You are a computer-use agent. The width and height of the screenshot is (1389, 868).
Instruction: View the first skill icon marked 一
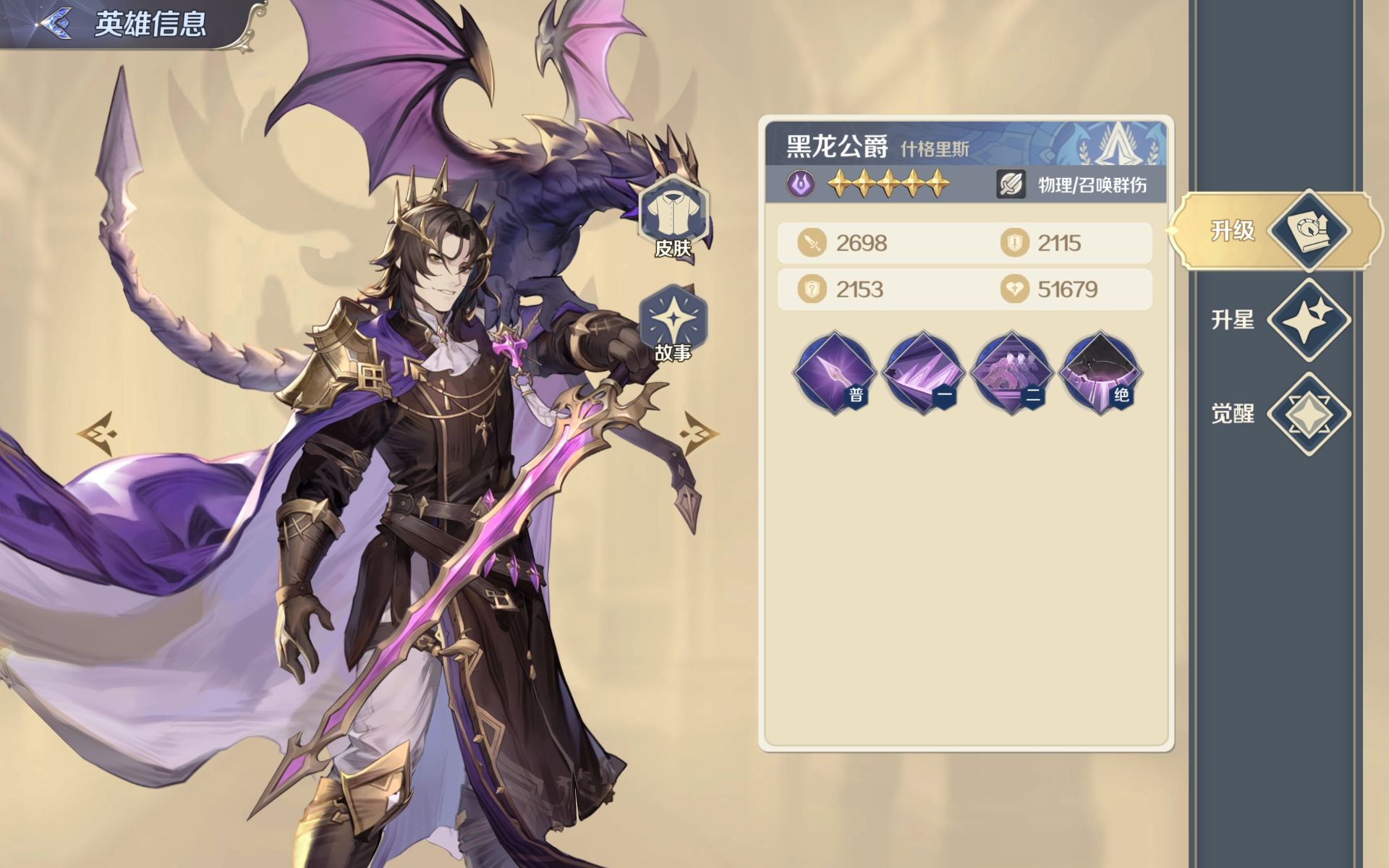tap(922, 373)
